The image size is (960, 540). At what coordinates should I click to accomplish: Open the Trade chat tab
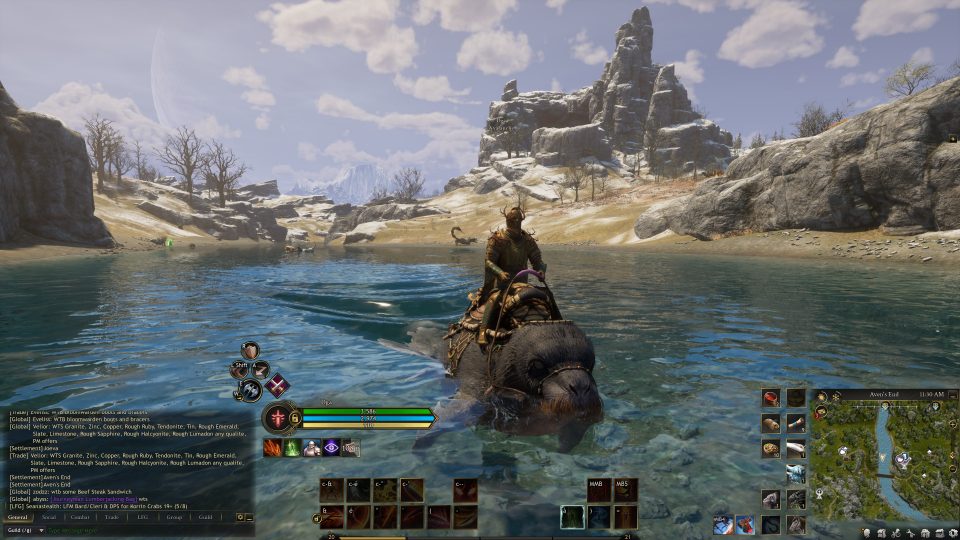coord(111,517)
